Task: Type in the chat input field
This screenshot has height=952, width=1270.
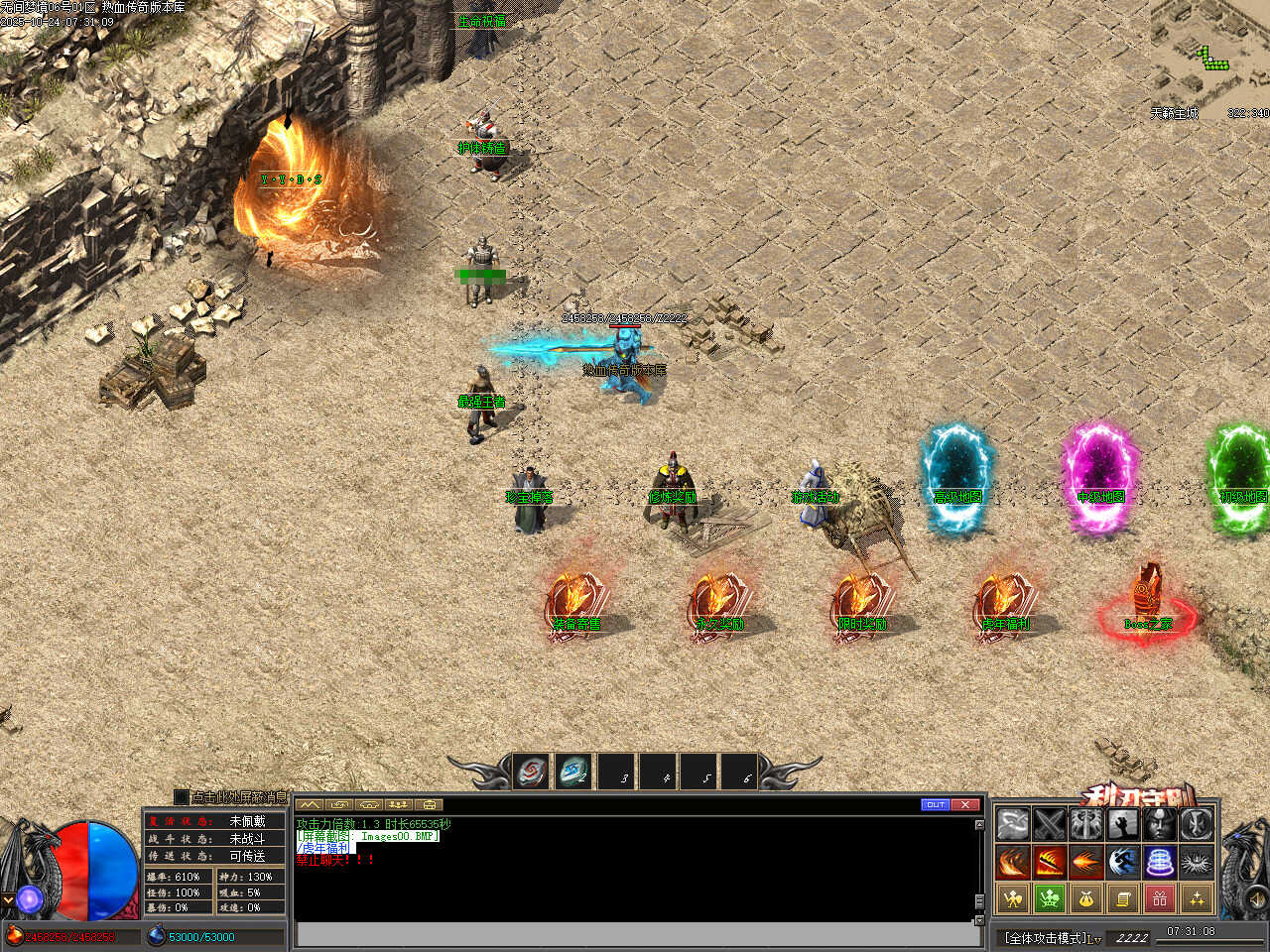Action: click(635, 934)
